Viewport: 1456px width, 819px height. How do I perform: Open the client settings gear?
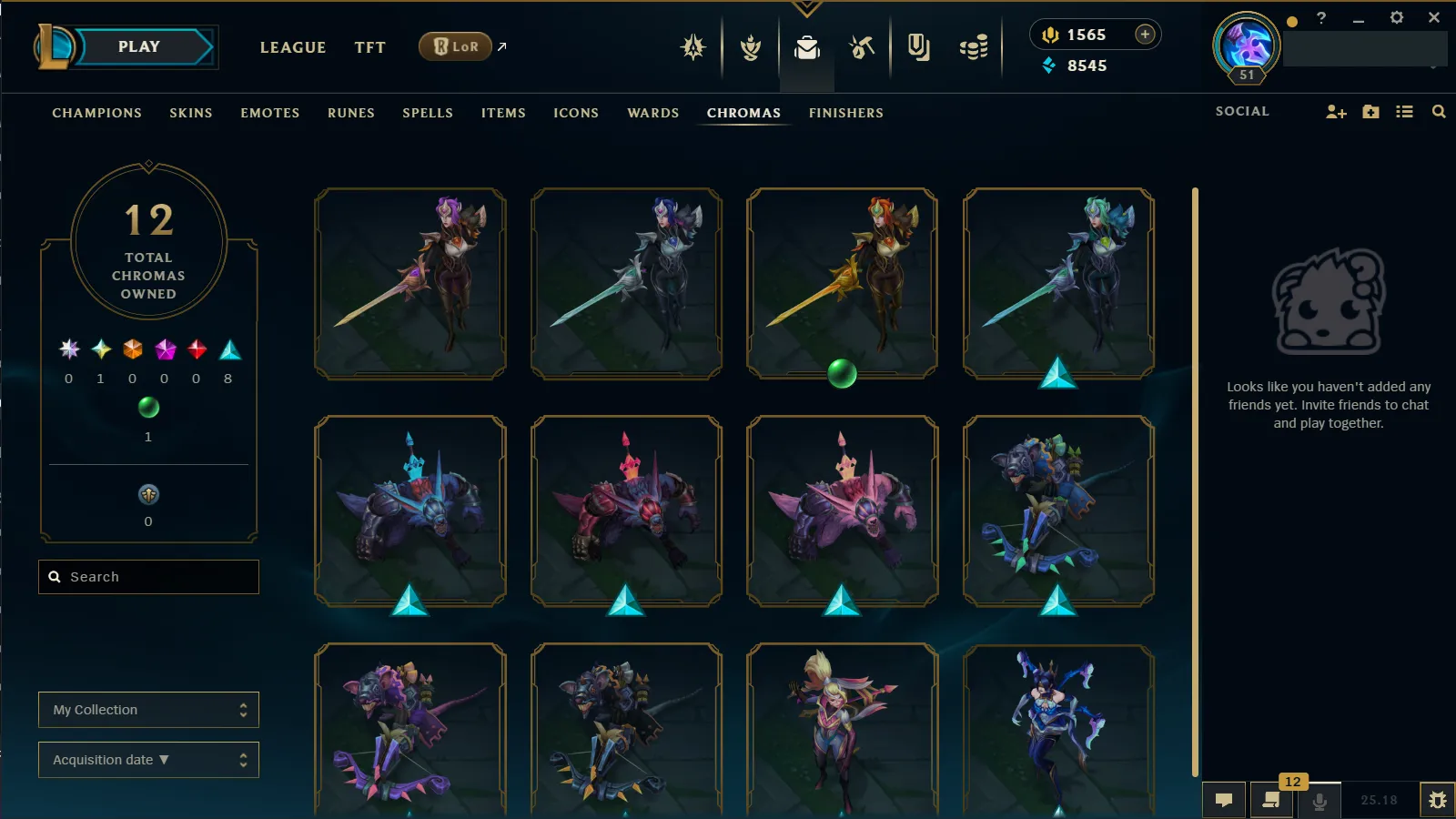pyautogui.click(x=1397, y=17)
